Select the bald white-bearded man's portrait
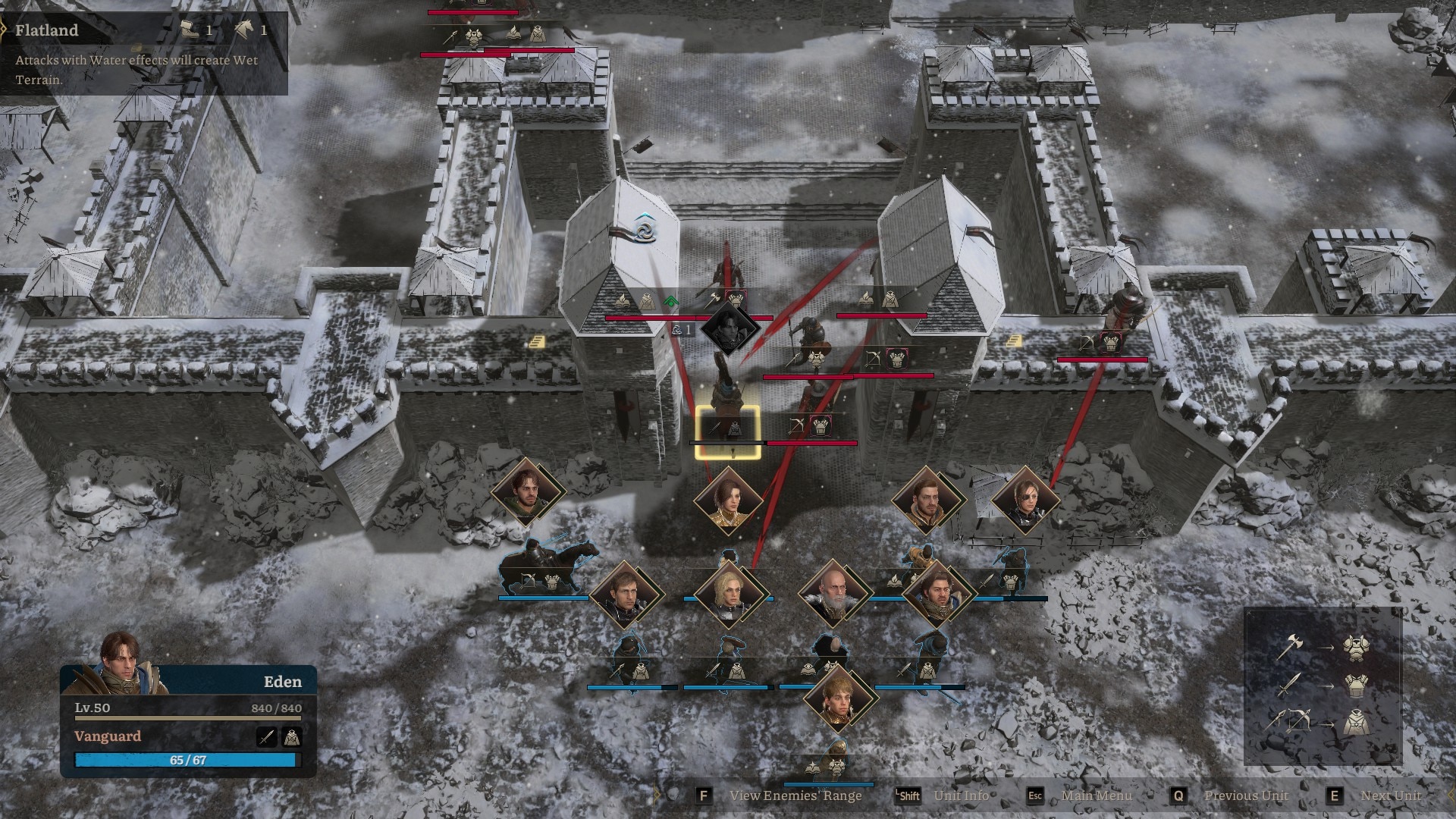The height and width of the screenshot is (819, 1456). tap(833, 594)
